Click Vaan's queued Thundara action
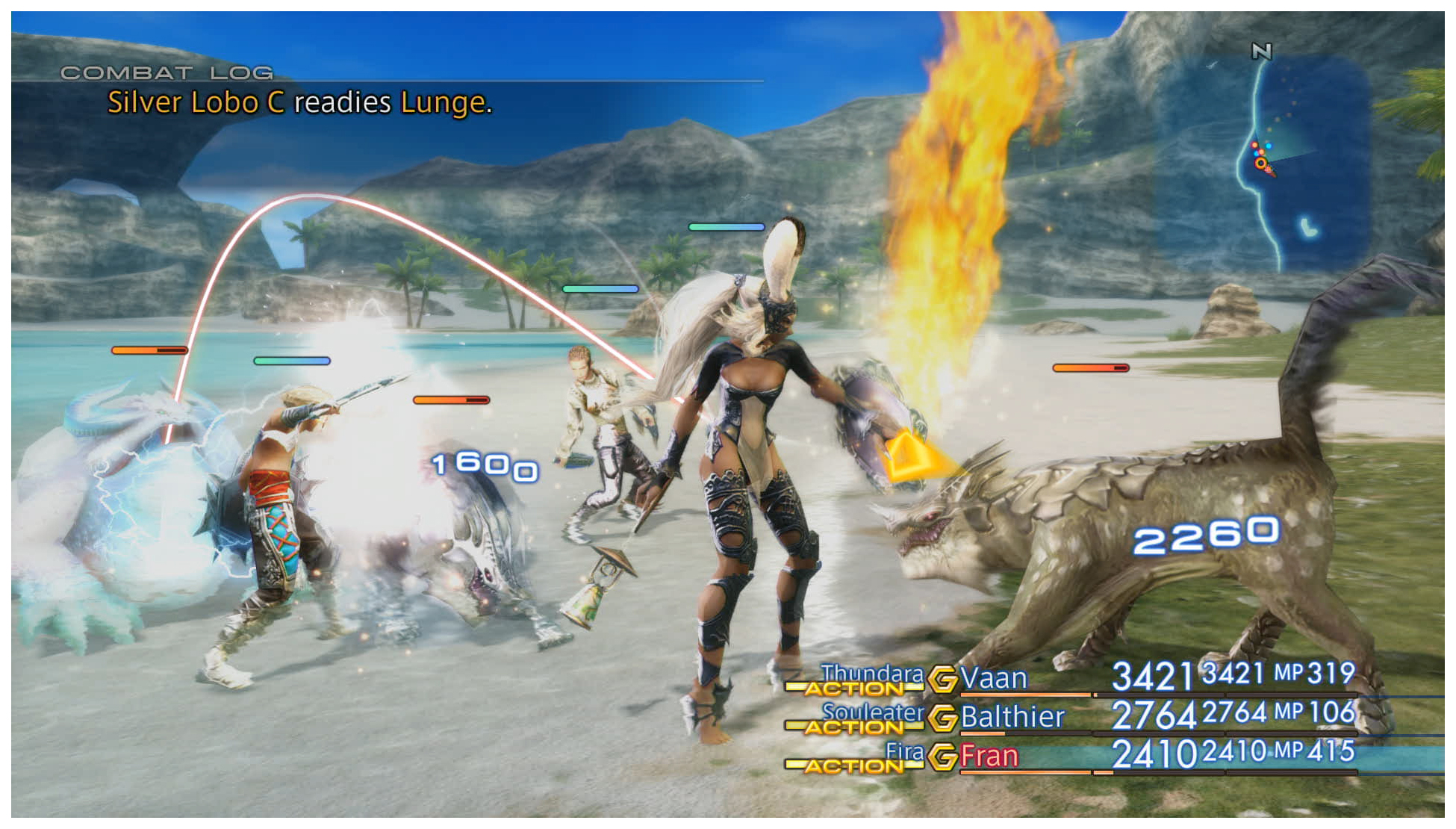The image size is (1456, 829). (x=872, y=673)
